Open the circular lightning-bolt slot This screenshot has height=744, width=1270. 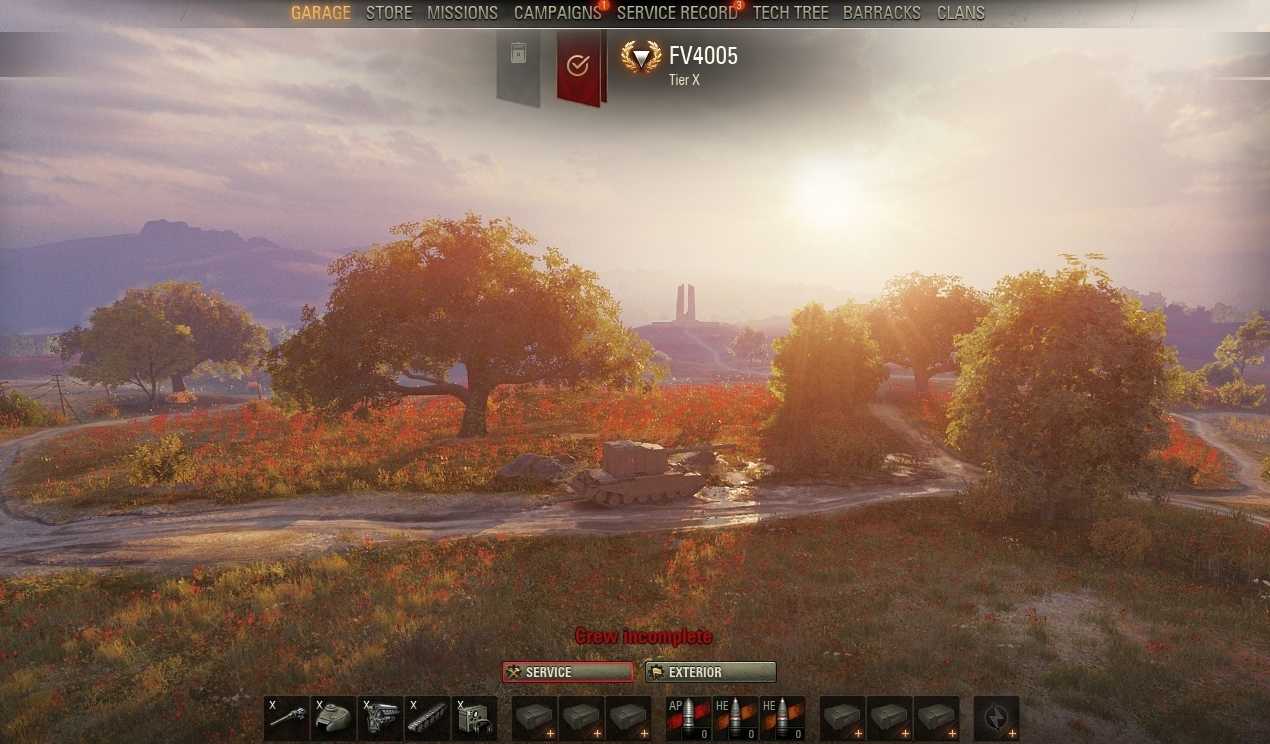point(996,718)
